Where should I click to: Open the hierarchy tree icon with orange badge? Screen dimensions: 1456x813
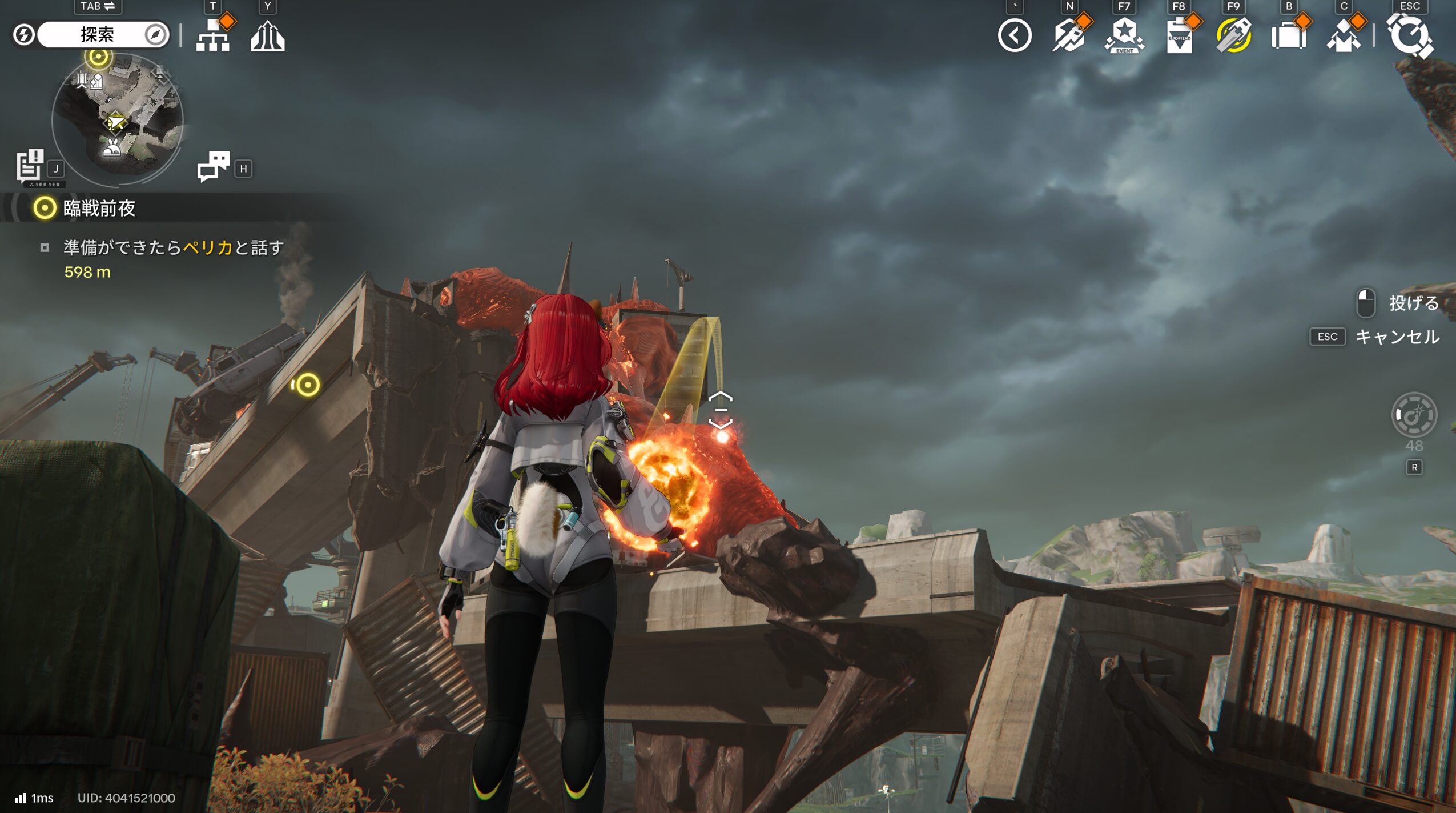[x=213, y=35]
